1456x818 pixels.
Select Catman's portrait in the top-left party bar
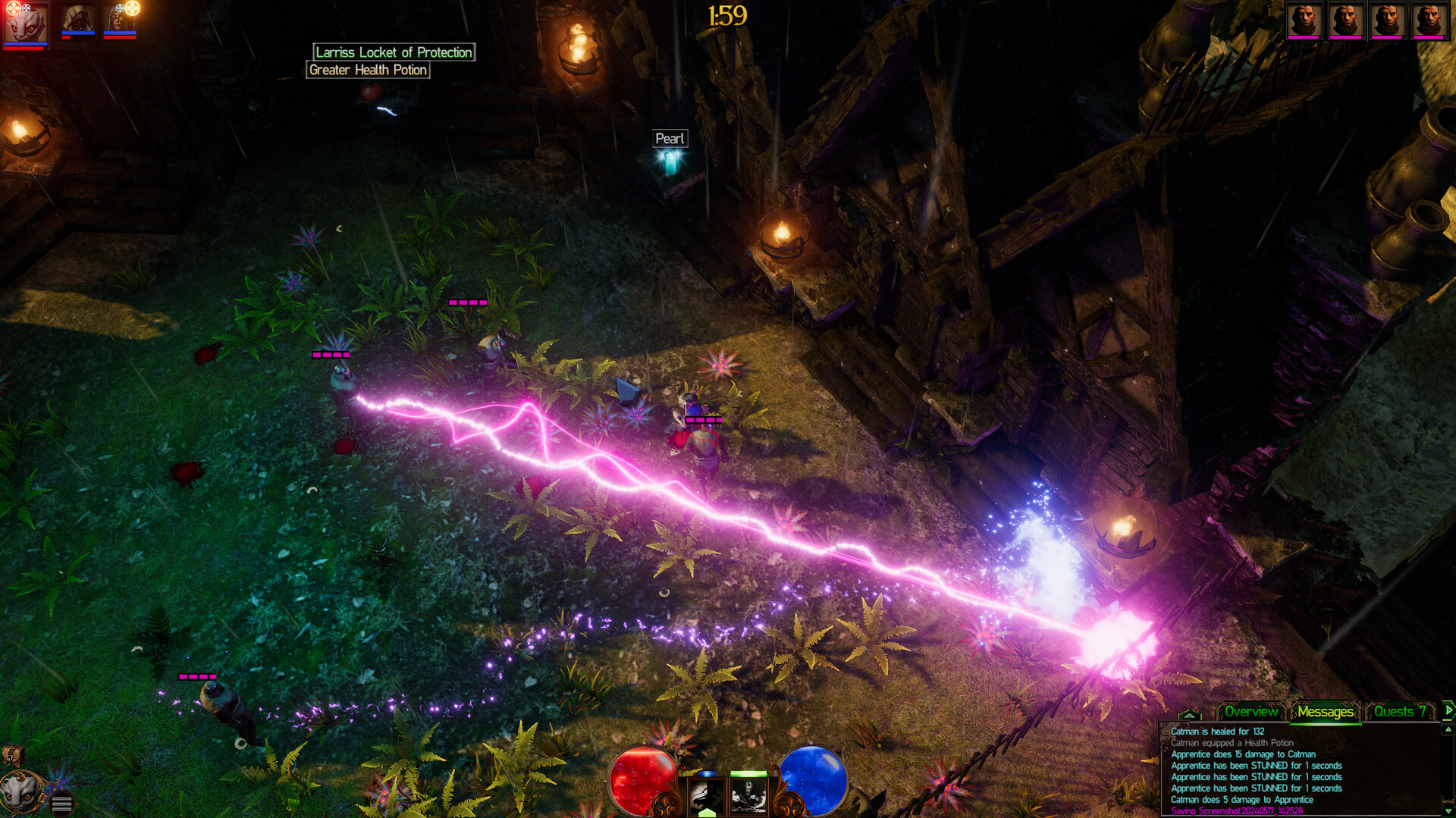[x=25, y=27]
